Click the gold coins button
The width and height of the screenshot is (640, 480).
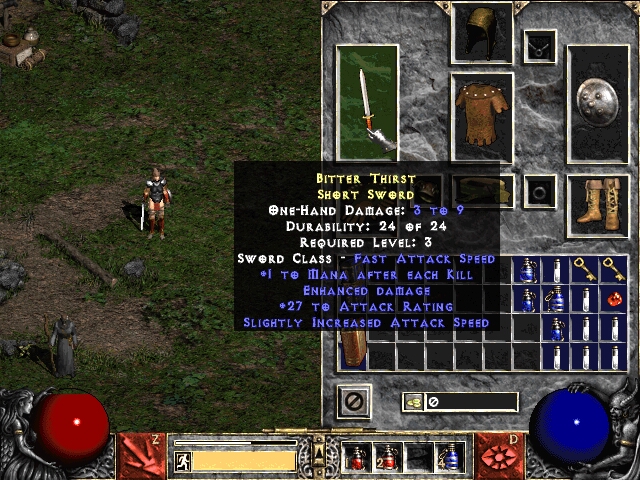(x=414, y=402)
